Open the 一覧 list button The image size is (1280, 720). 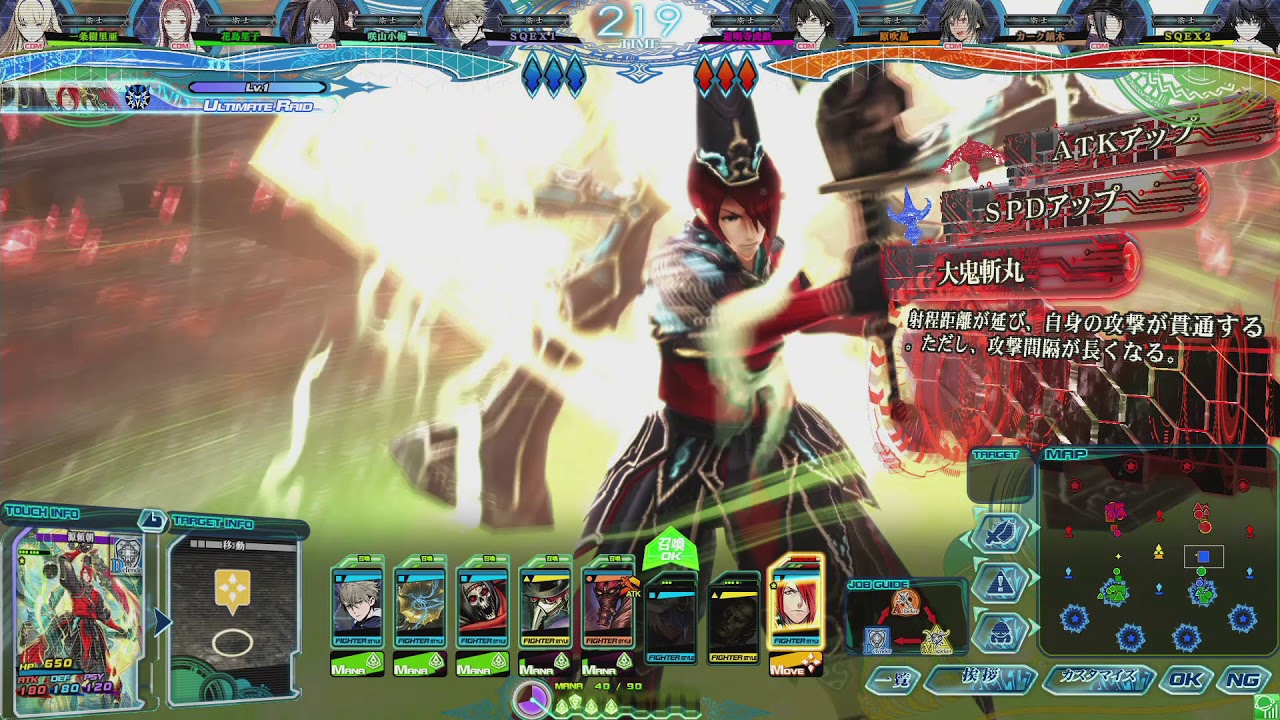click(x=892, y=680)
